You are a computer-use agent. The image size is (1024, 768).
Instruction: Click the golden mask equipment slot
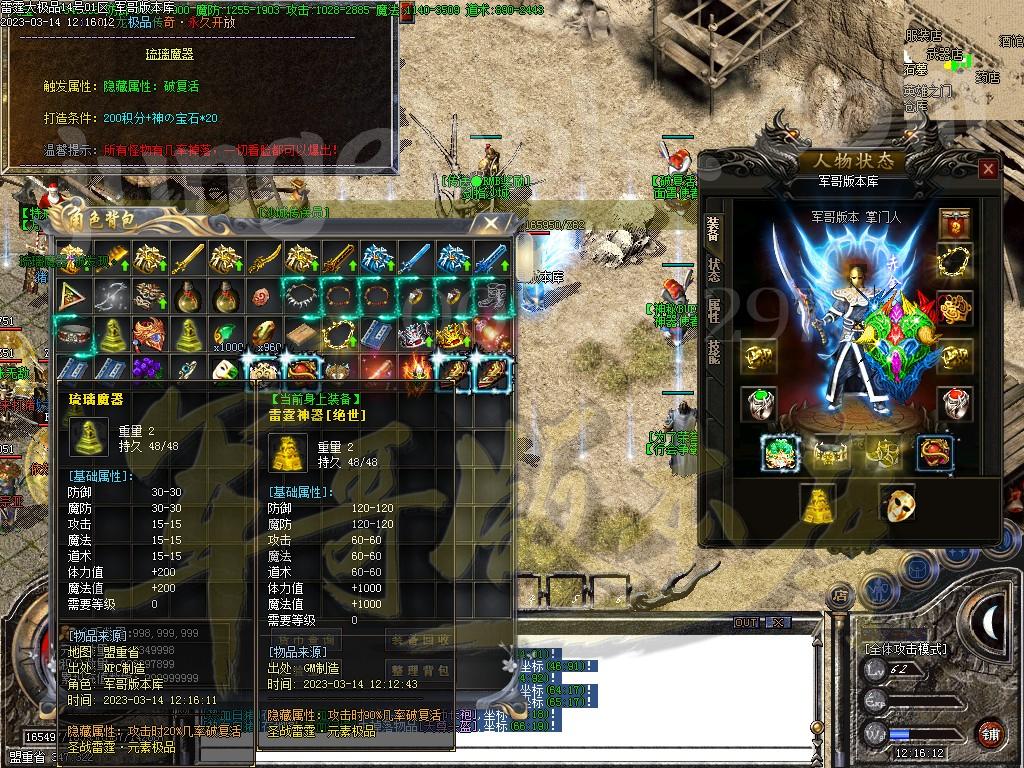pos(896,503)
